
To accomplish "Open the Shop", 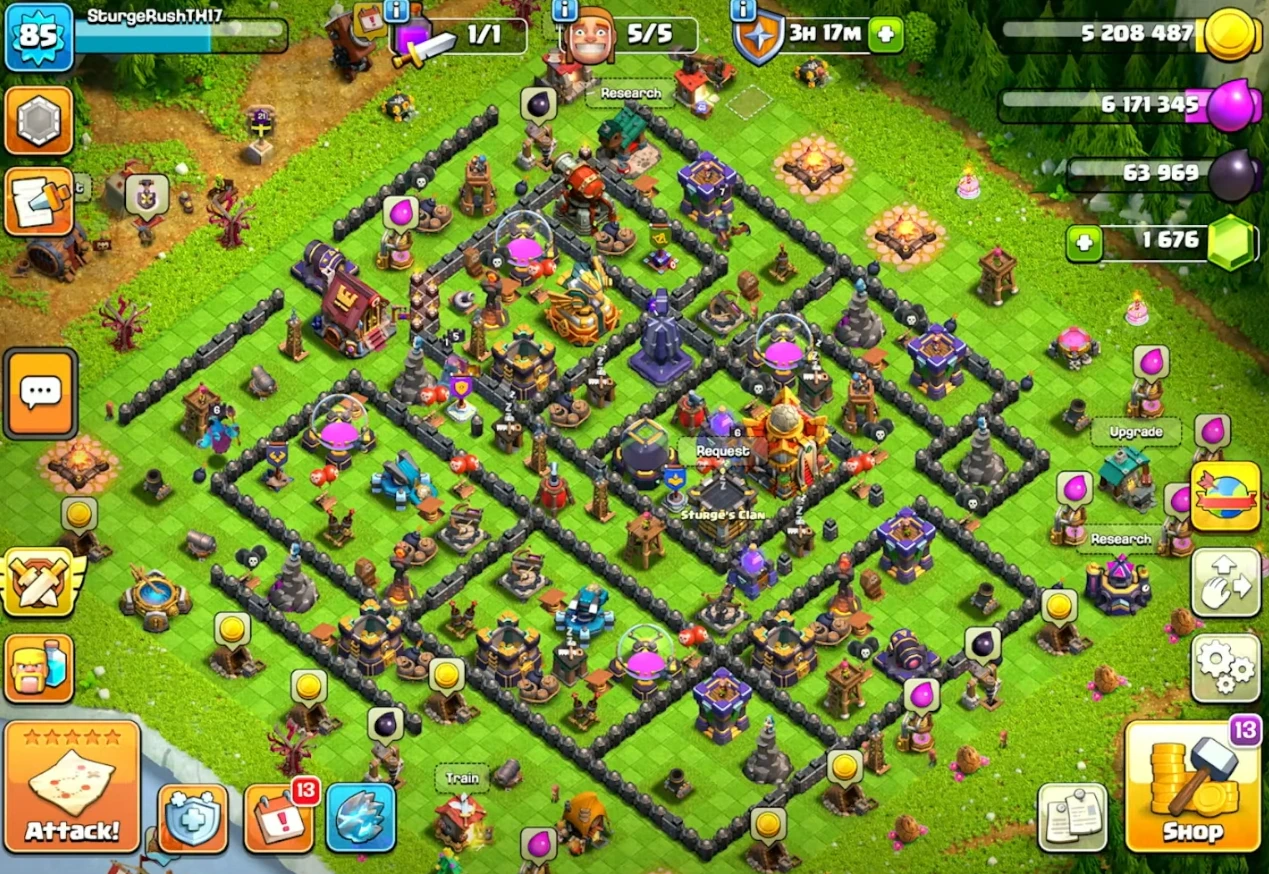I will pos(1192,787).
